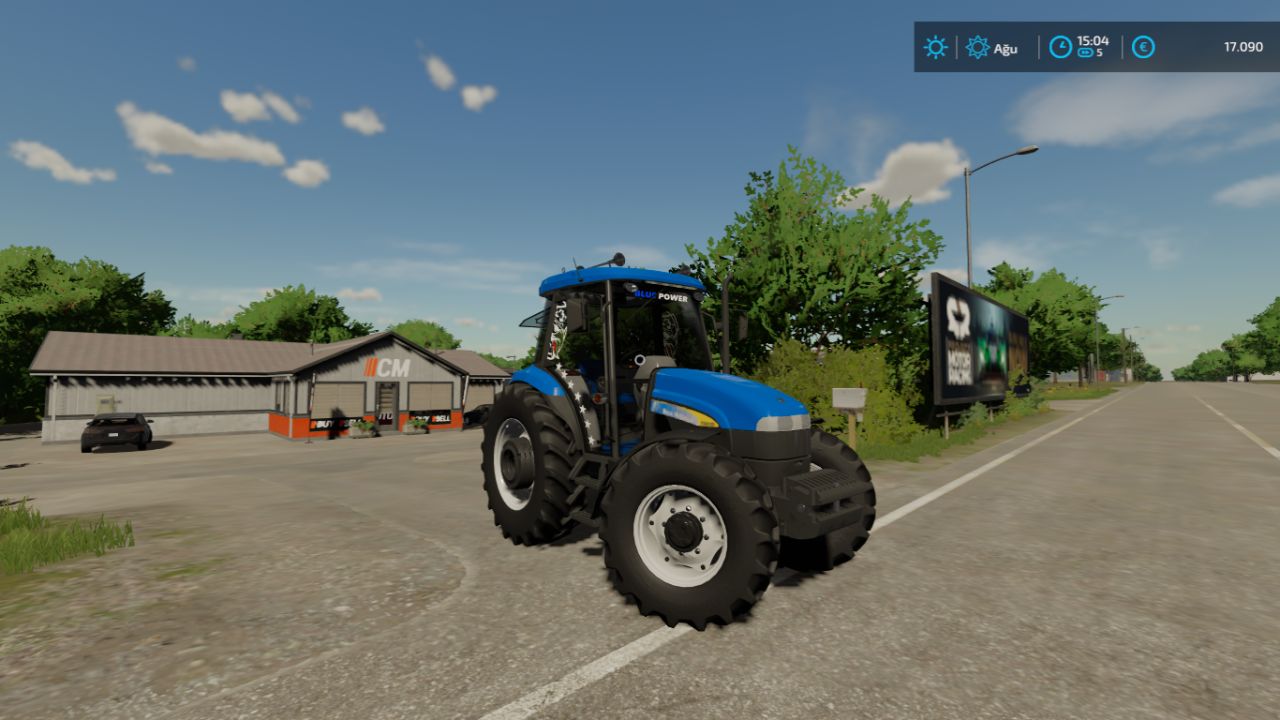Select the CM logo on the store building
This screenshot has width=1280, height=720.
386,367
